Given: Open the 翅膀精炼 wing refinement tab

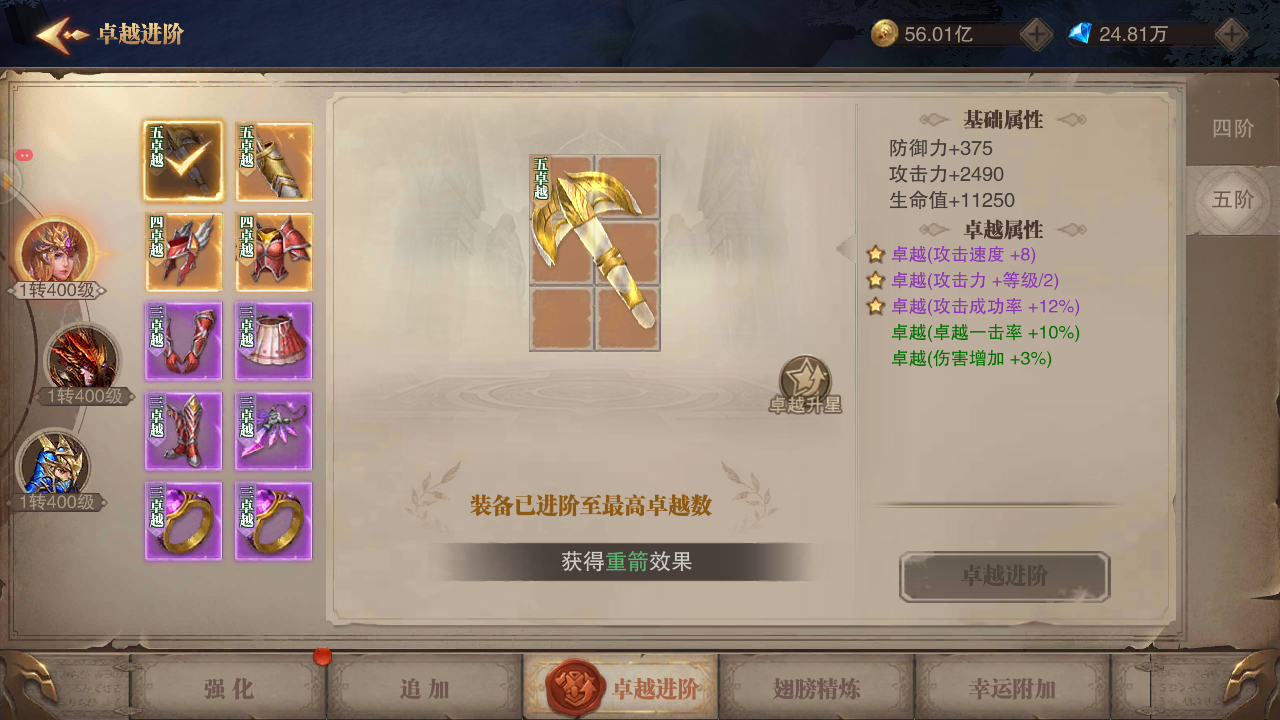Looking at the screenshot, I should pyautogui.click(x=816, y=689).
